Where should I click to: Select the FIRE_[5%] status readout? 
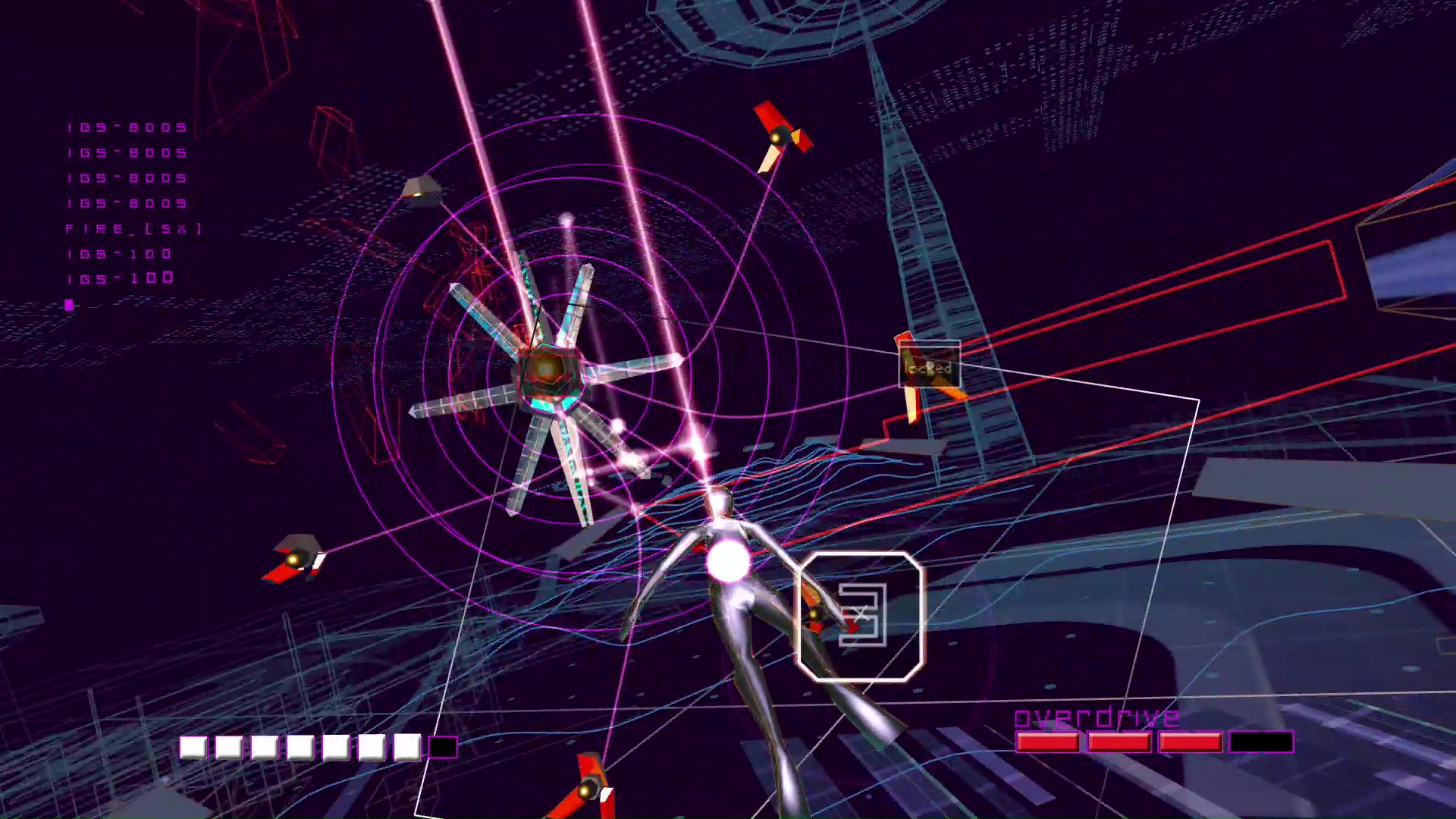point(133,227)
